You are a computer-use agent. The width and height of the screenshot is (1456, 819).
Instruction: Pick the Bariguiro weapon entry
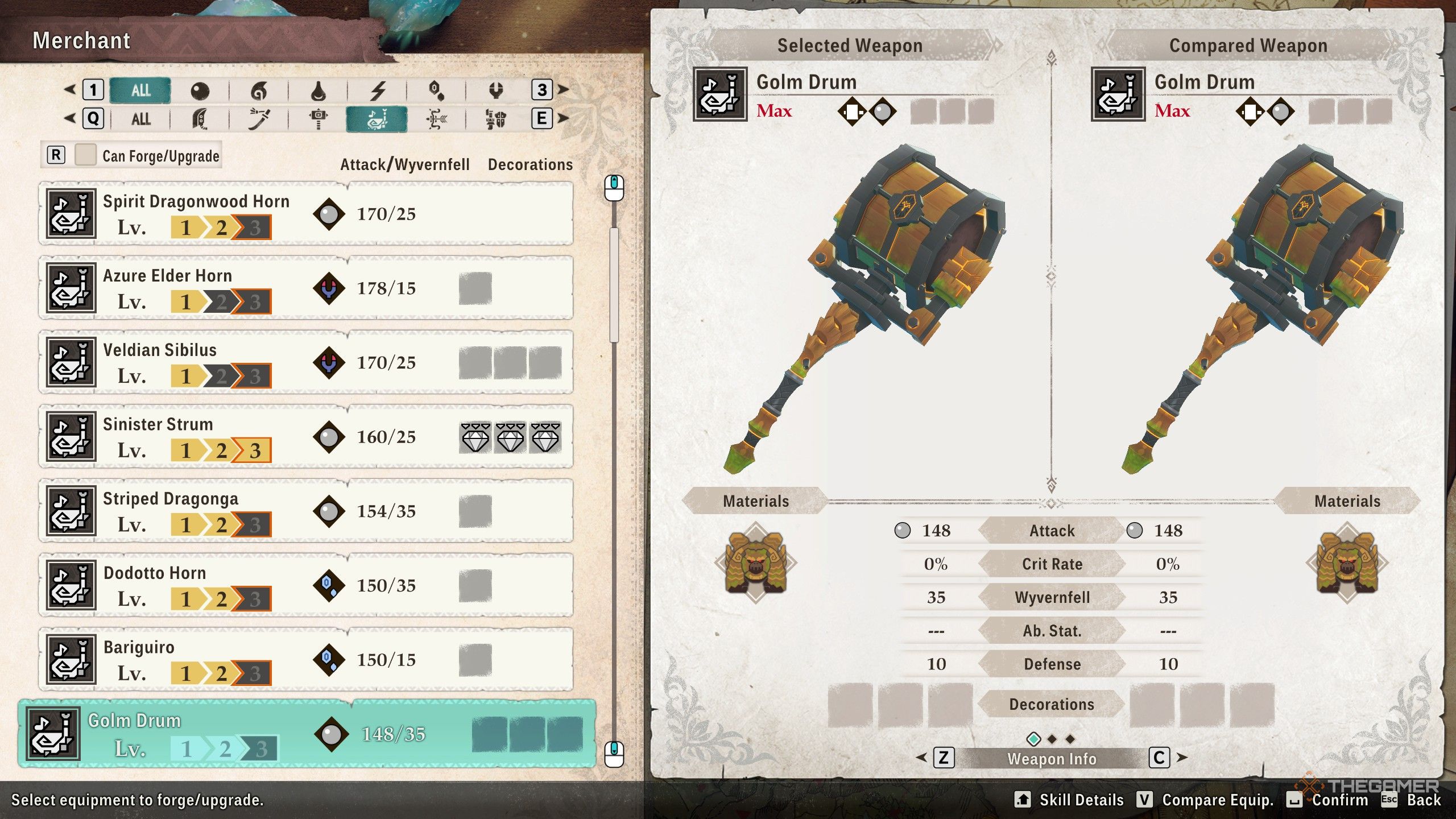click(306, 660)
